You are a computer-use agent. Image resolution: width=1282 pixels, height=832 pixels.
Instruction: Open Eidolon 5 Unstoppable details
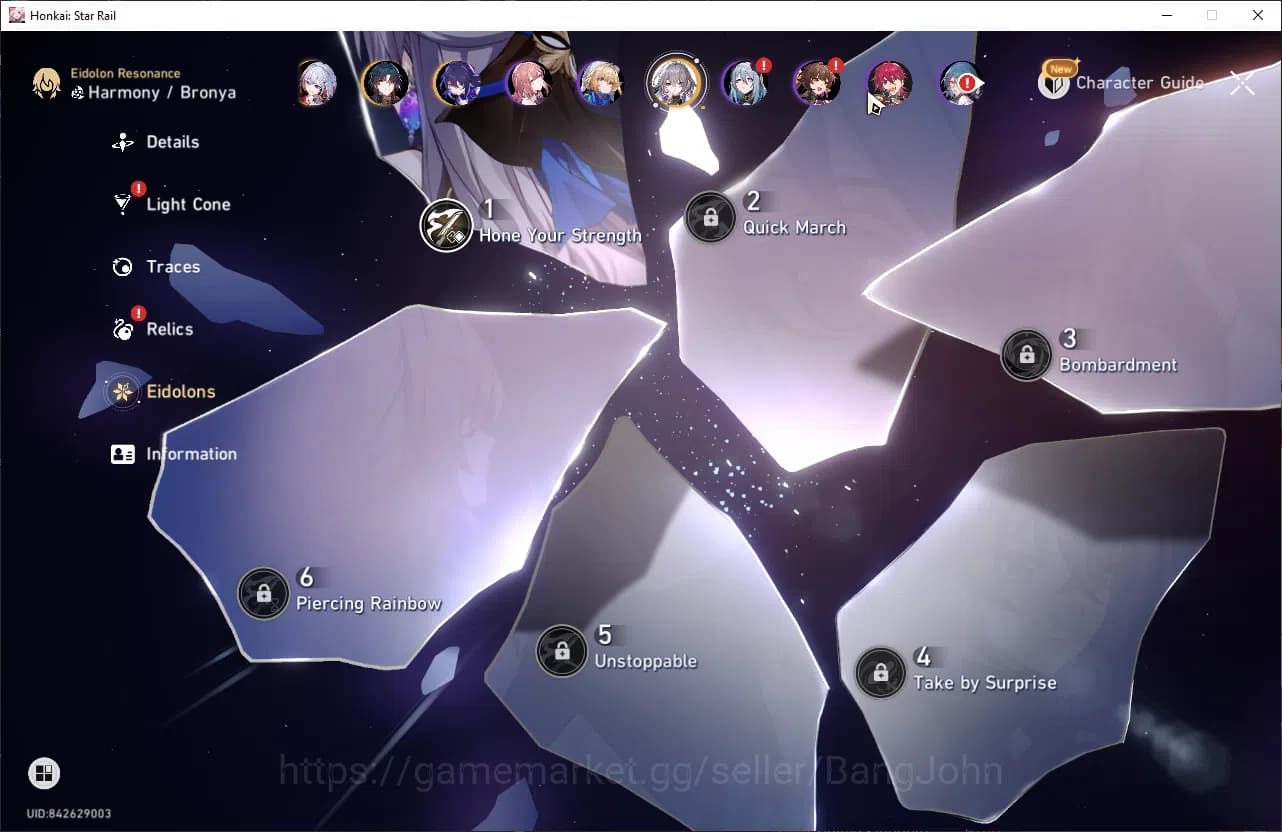tap(561, 651)
